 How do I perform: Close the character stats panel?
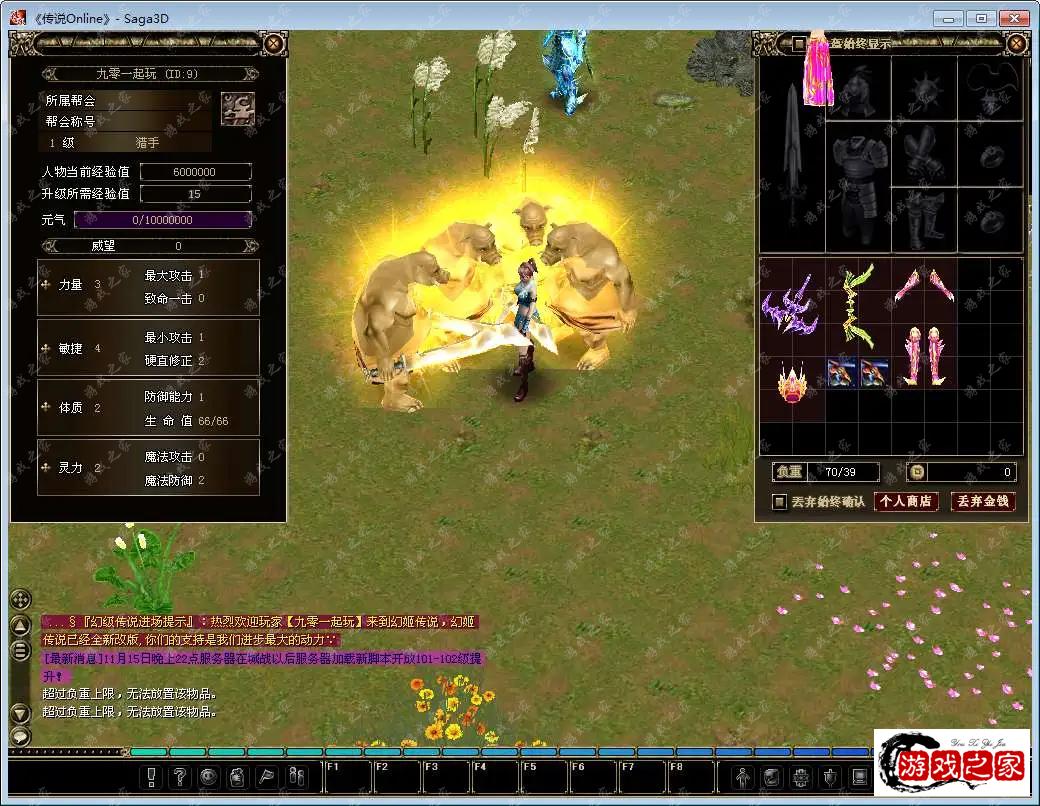tap(273, 44)
